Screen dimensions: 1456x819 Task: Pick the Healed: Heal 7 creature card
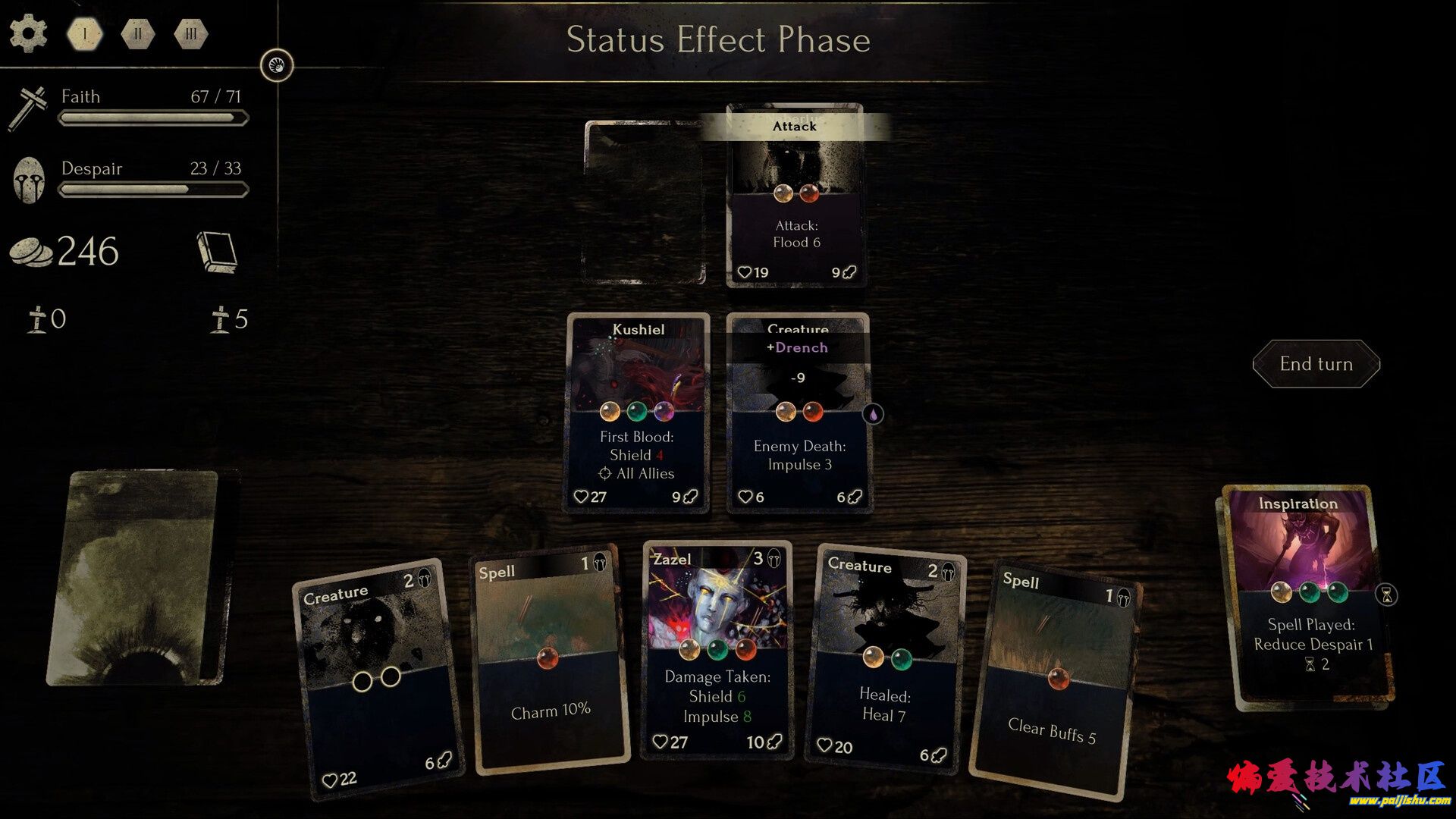point(885,660)
